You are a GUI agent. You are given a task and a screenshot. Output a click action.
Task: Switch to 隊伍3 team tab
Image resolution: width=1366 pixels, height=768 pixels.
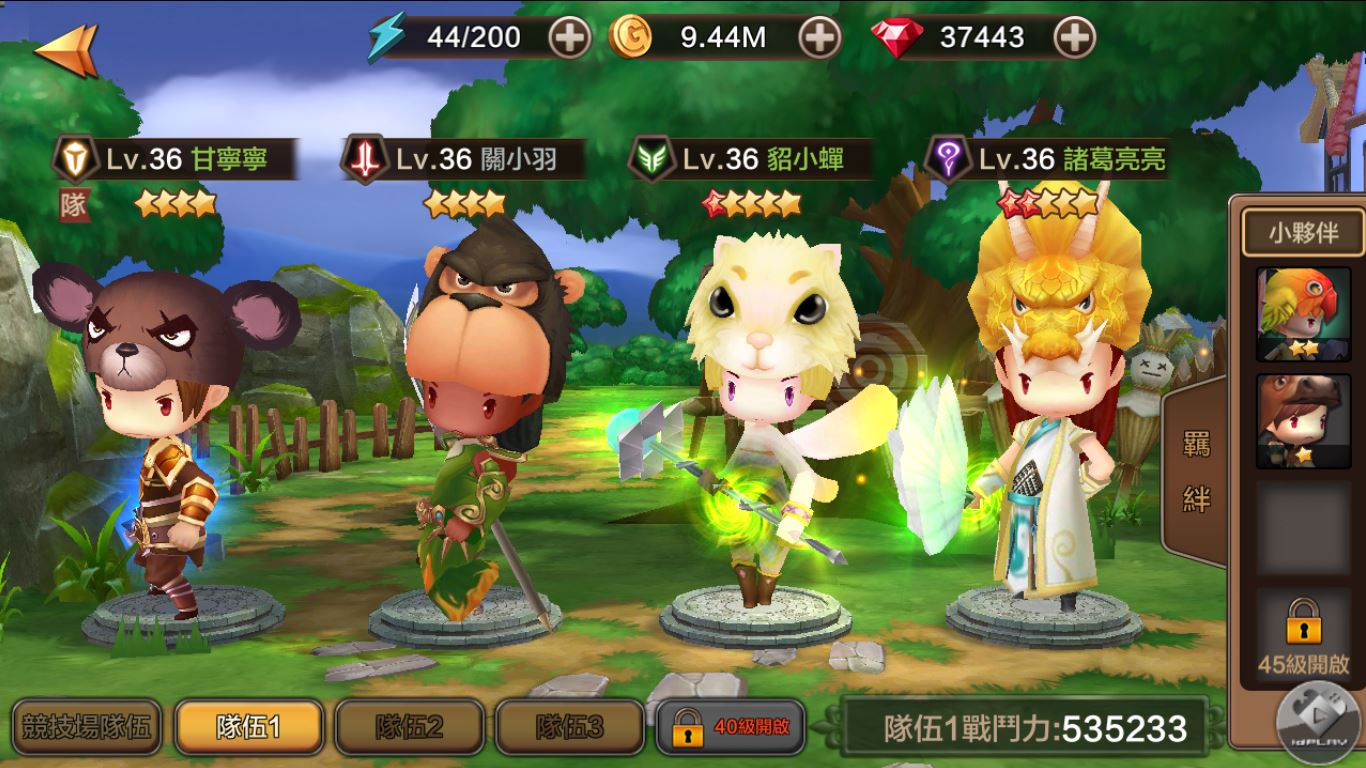coord(569,727)
